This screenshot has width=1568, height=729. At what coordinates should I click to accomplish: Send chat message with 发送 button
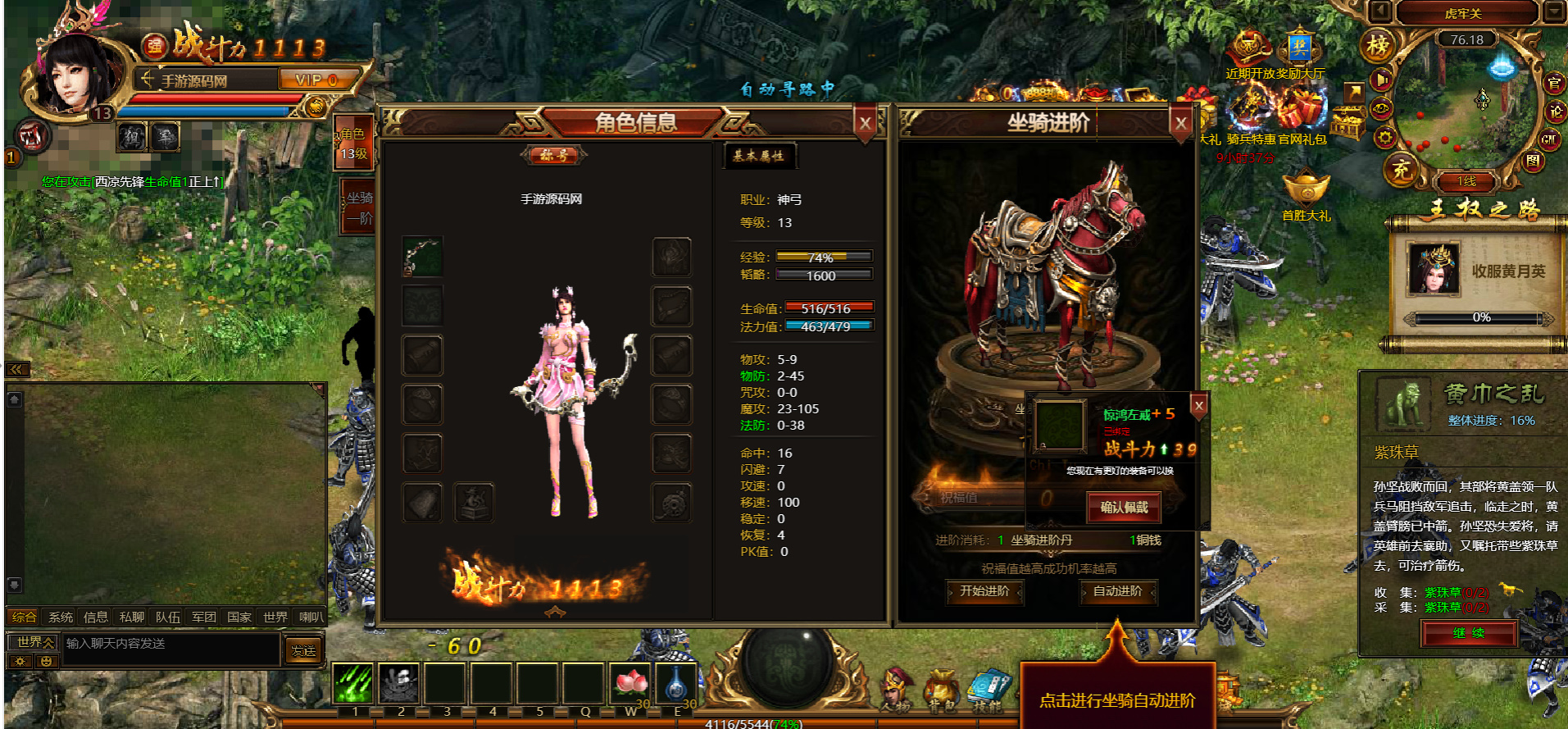point(303,651)
